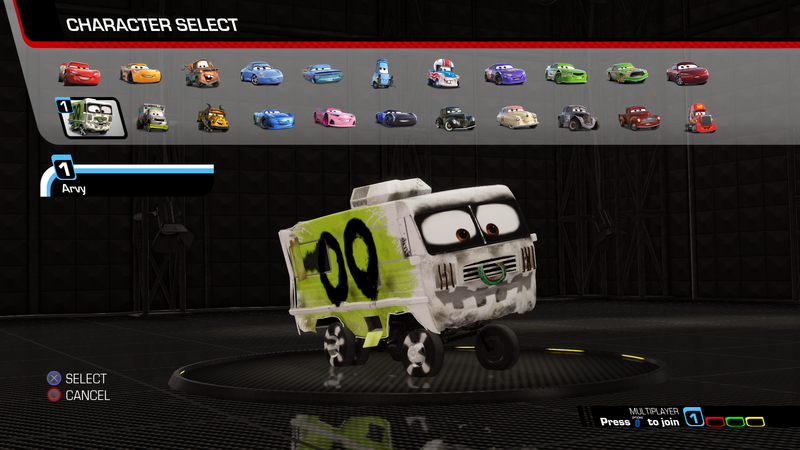Choose Jackson Storm the dark blue racer
800x450 pixels.
click(396, 118)
